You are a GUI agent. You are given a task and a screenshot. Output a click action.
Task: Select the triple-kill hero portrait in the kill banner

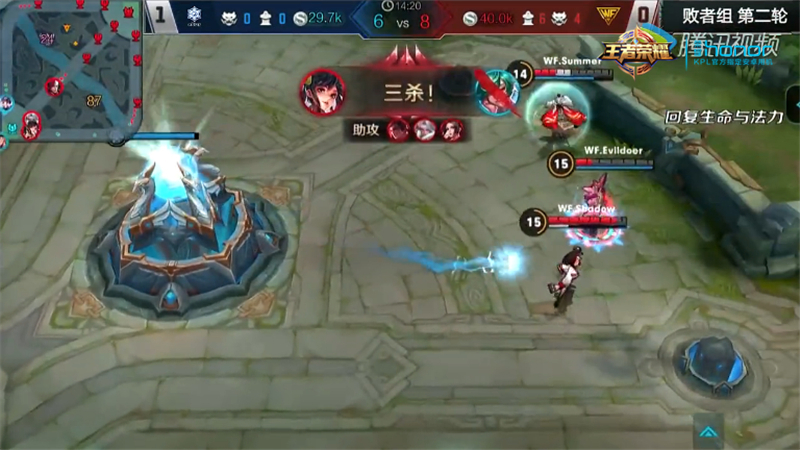(x=322, y=90)
